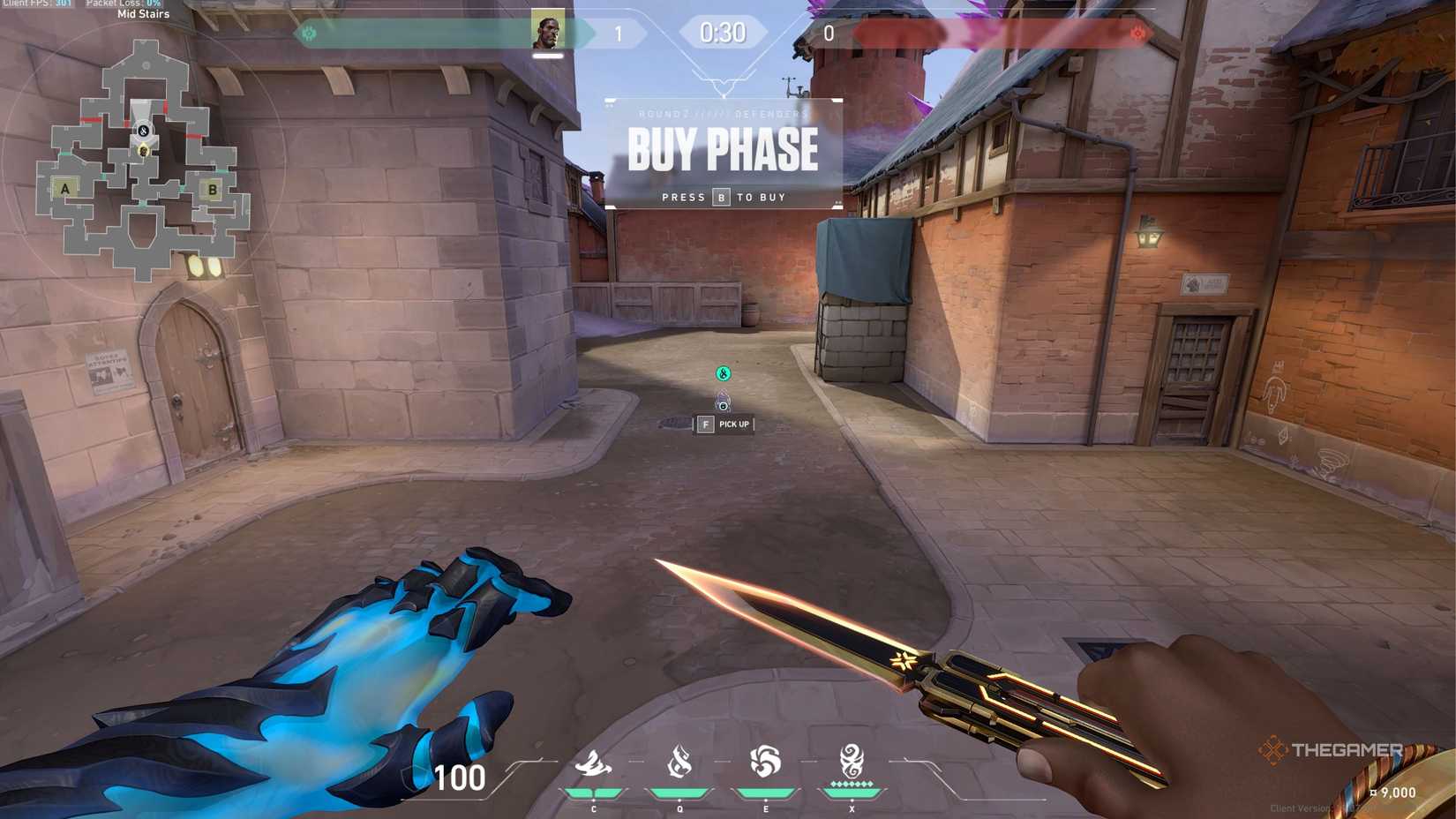Select the B site marker on the minimap

212,188
